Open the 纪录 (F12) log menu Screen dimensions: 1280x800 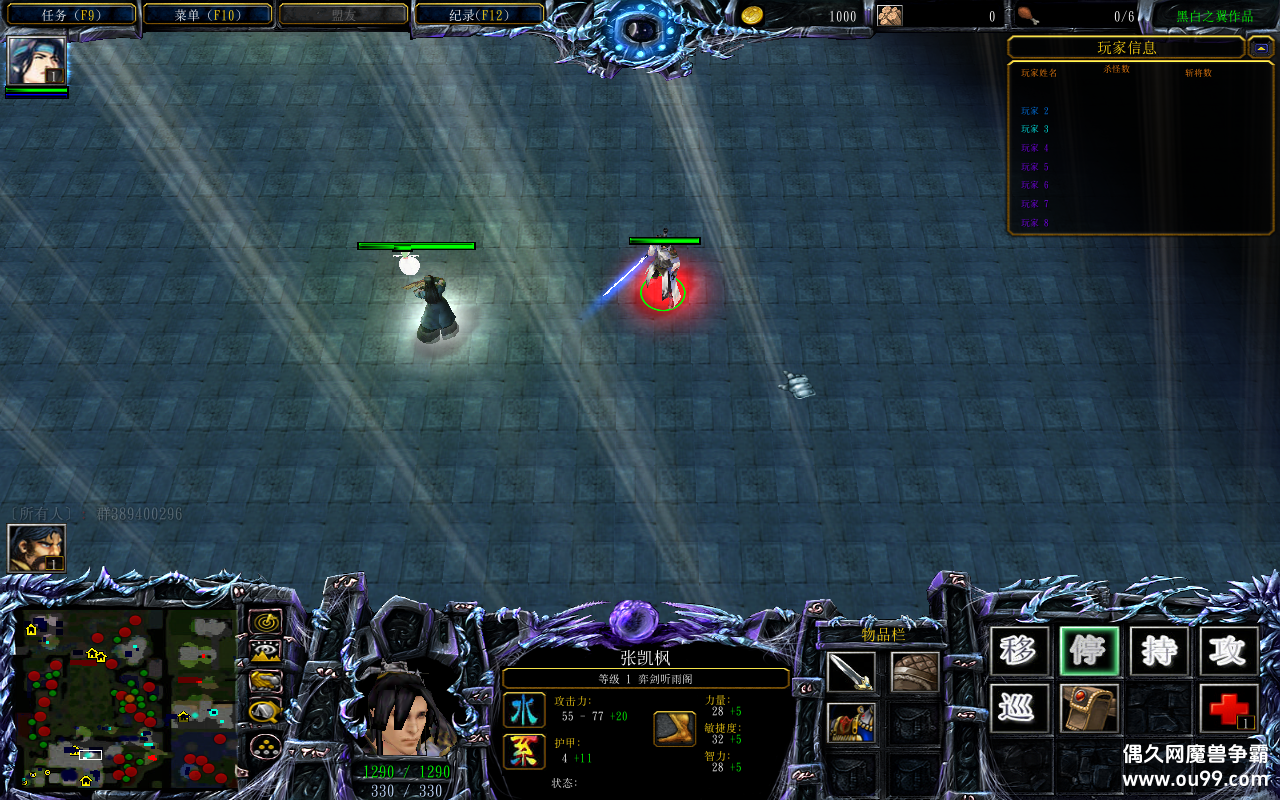(x=479, y=15)
